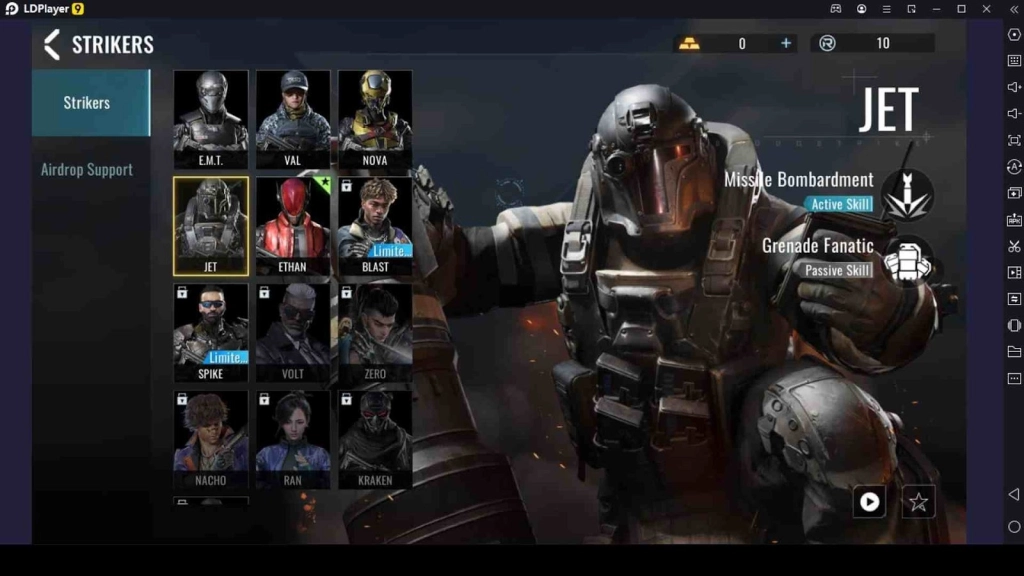Choose the locked ZERO striker
The width and height of the screenshot is (1024, 576).
(x=375, y=332)
